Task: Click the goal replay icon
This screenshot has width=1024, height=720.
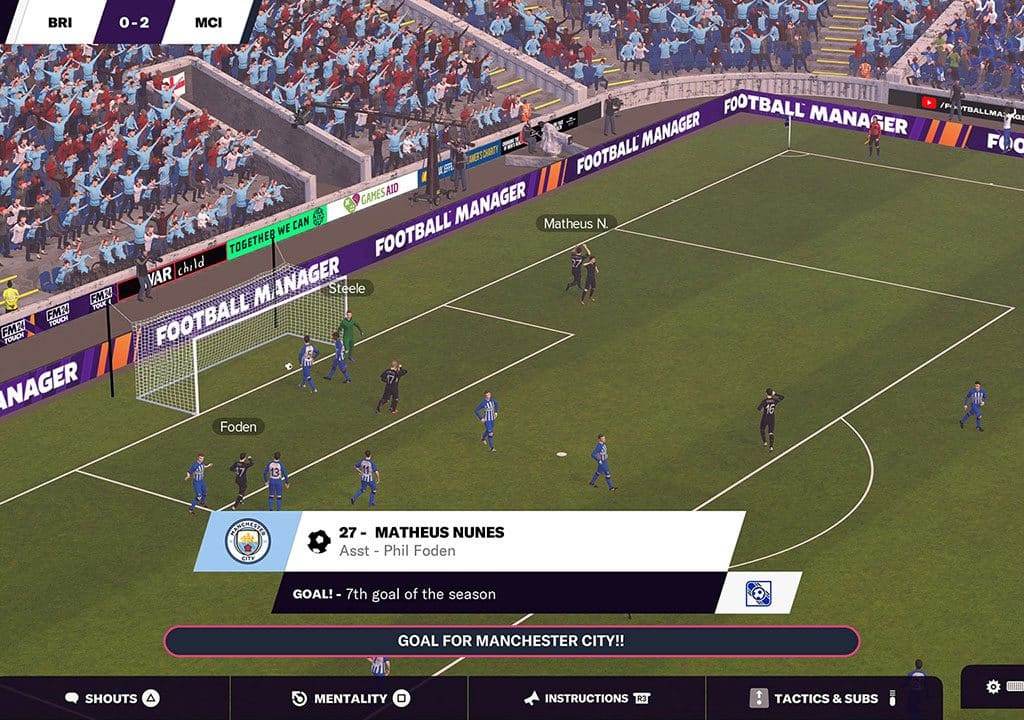Action: (758, 593)
